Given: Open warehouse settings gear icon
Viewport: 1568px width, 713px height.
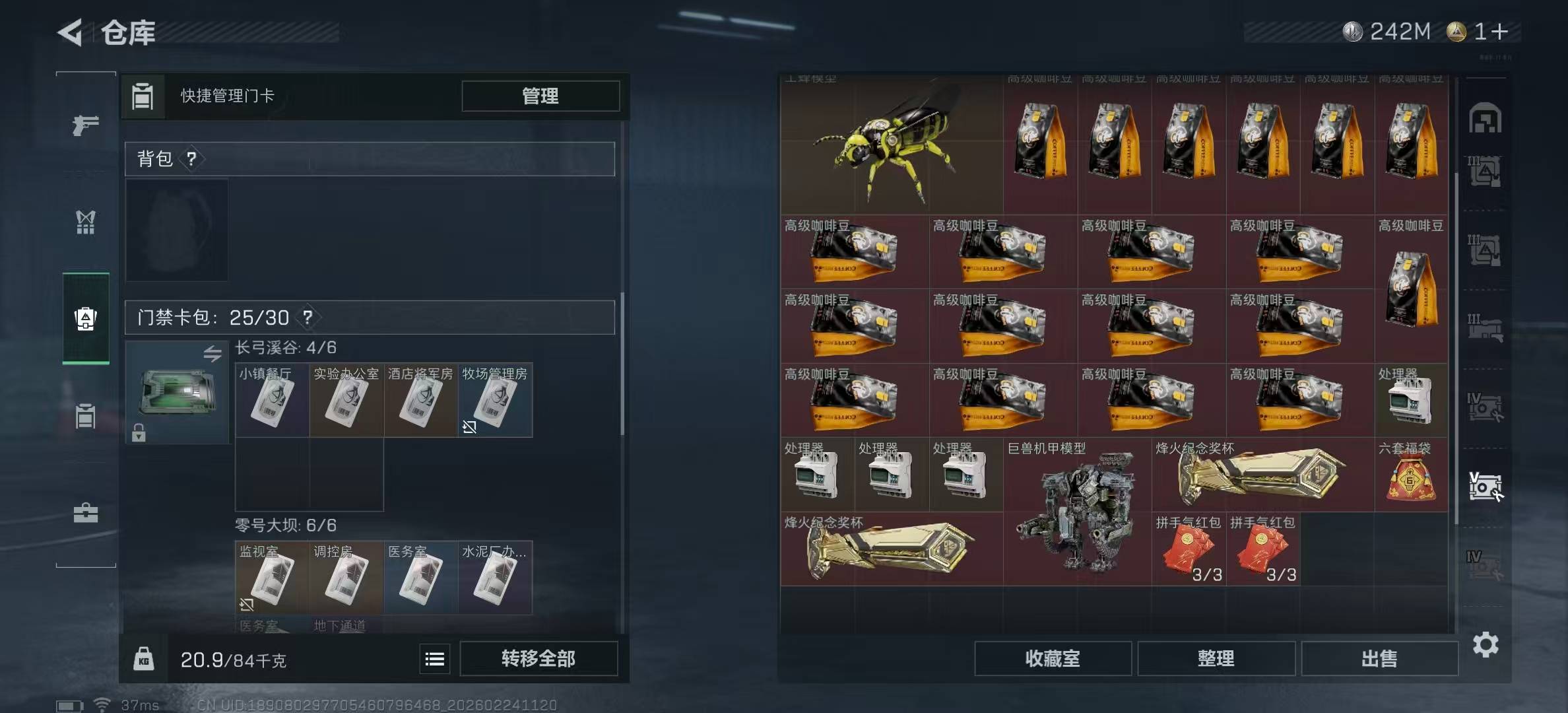Looking at the screenshot, I should 1486,644.
